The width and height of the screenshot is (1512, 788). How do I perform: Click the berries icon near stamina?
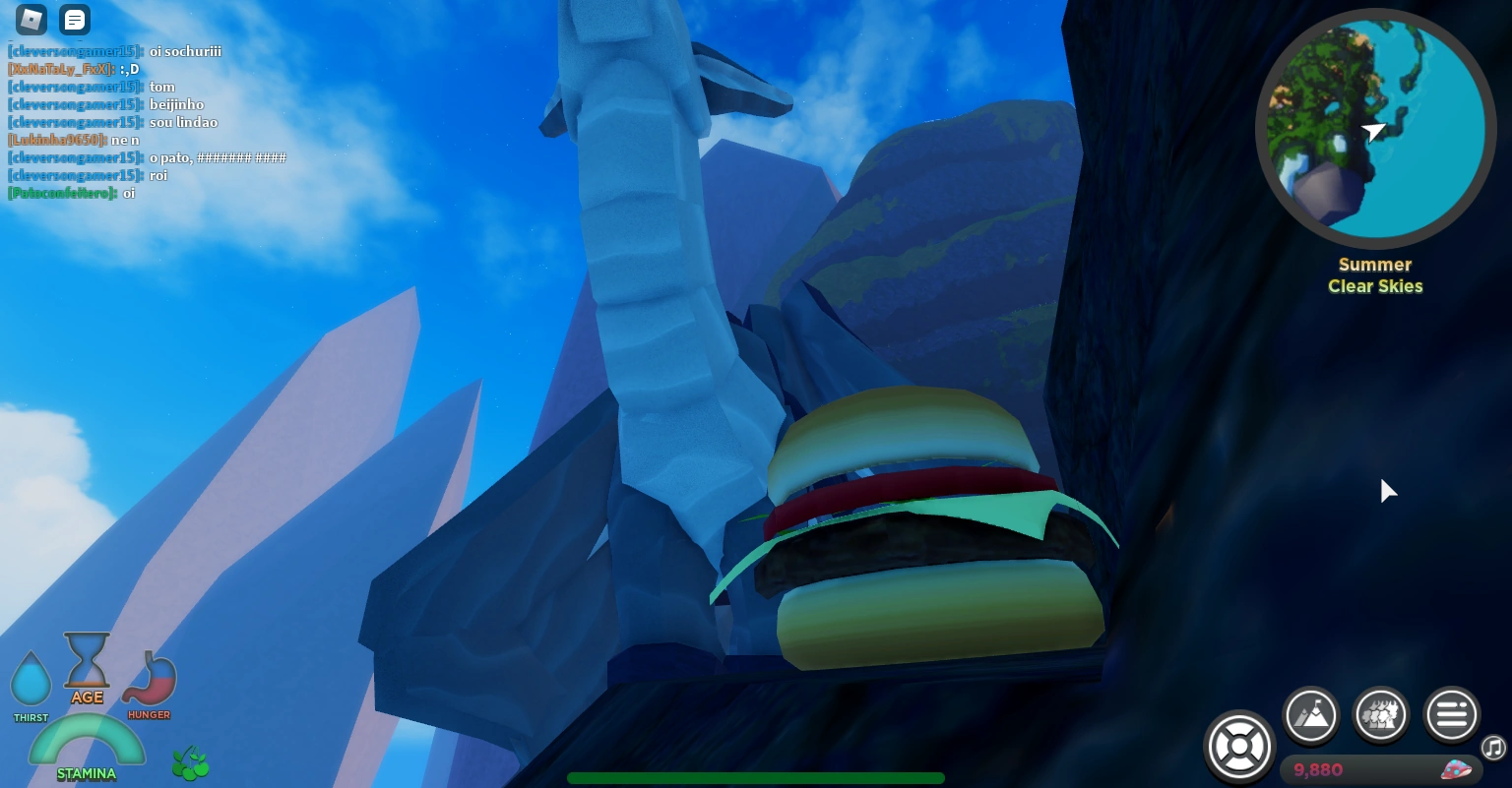[x=190, y=762]
